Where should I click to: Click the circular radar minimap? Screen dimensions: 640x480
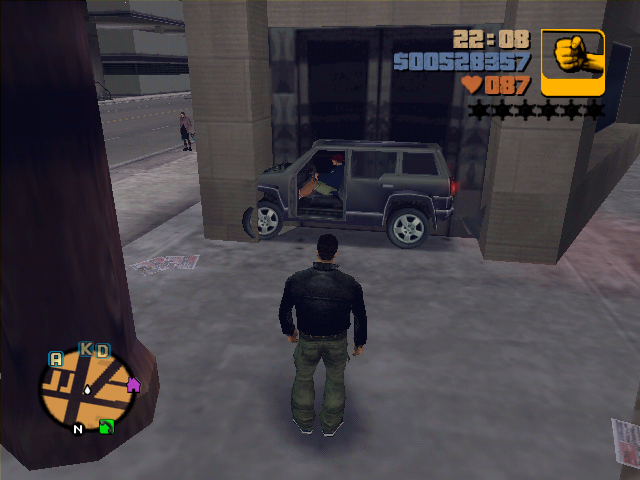[89, 390]
